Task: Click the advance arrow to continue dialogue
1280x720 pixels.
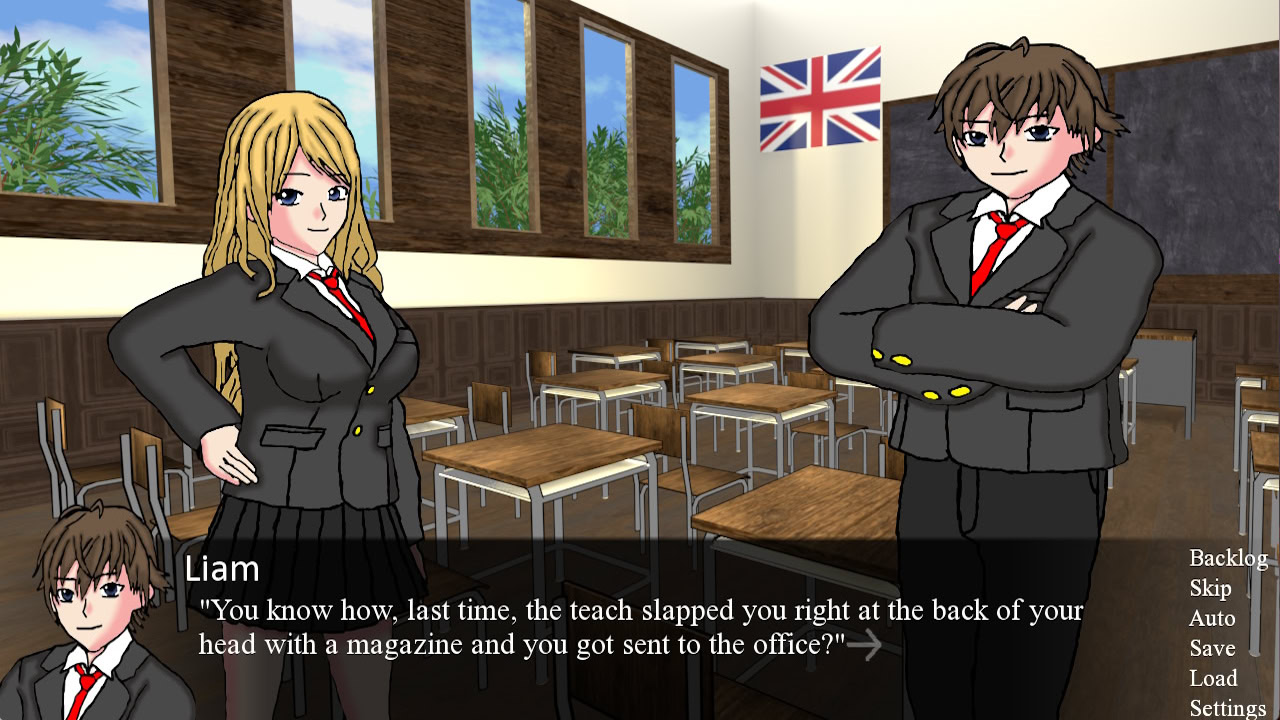Action: point(866,645)
